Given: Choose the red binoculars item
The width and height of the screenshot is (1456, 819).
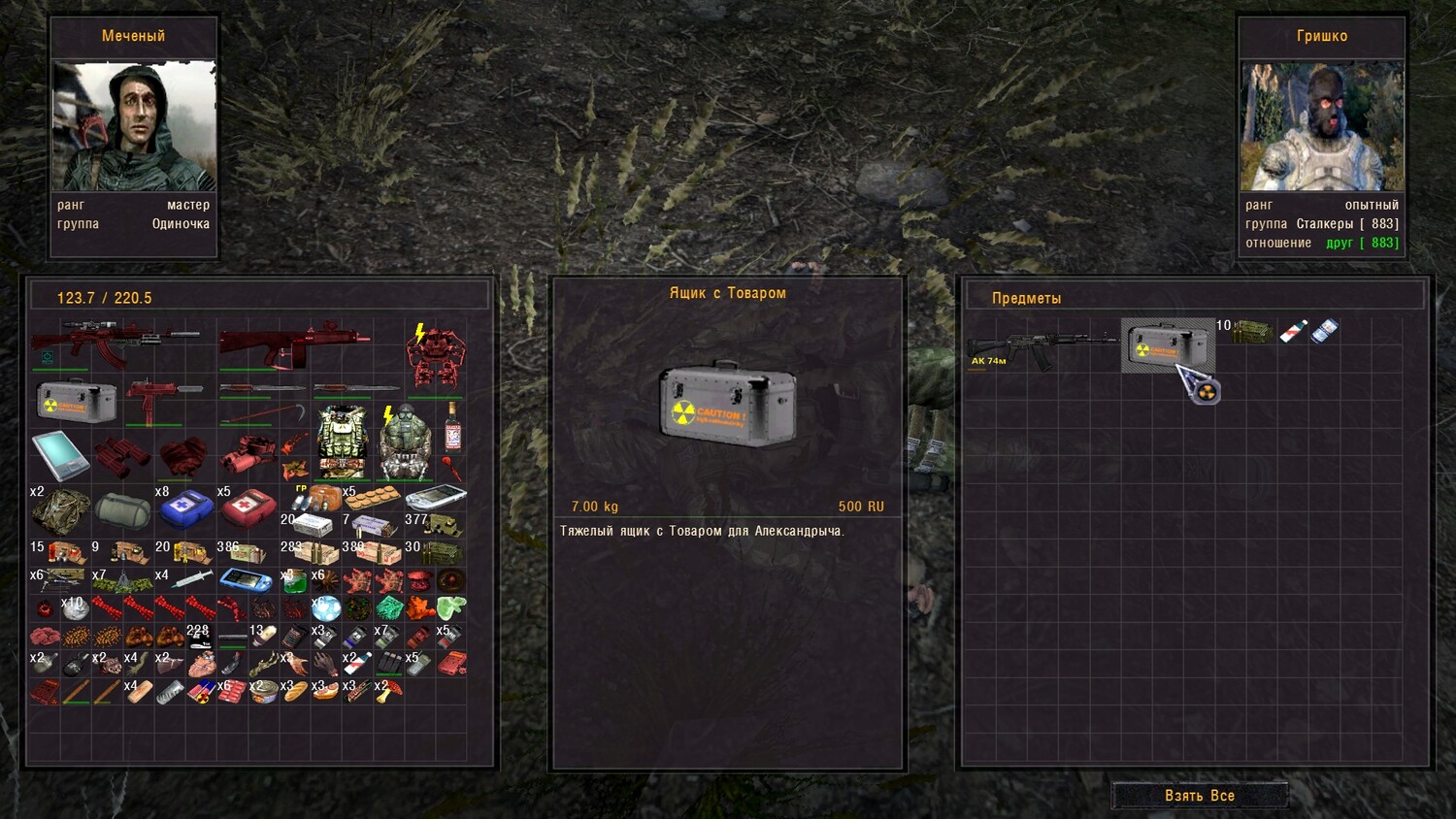Looking at the screenshot, I should click(x=122, y=455).
